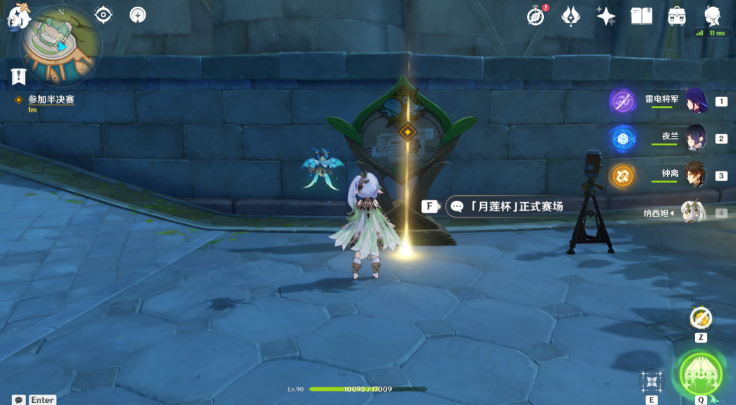Open the quest log exclamation icon
736x405 pixels.
pos(18,76)
